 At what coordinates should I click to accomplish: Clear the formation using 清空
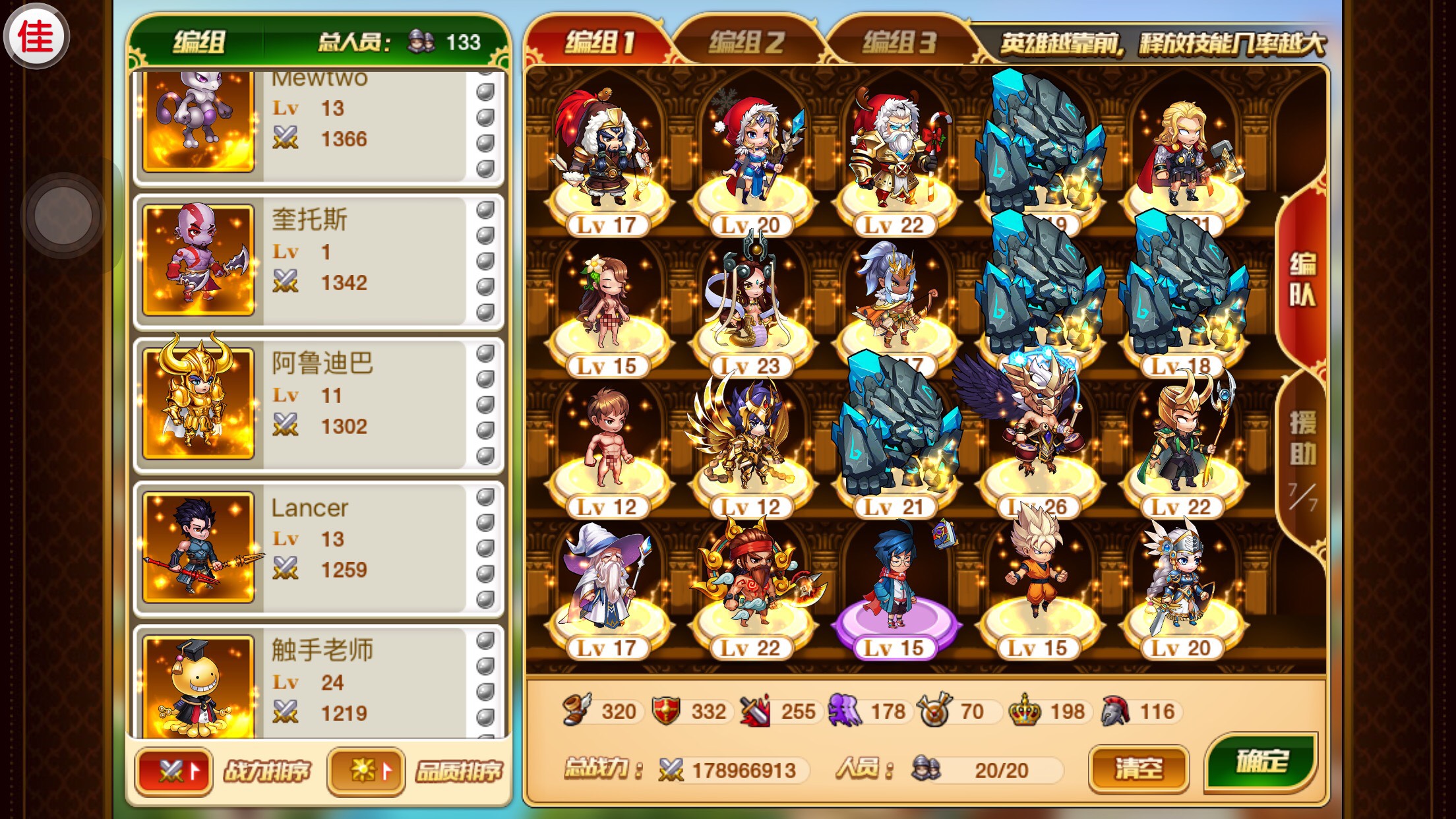click(1138, 768)
